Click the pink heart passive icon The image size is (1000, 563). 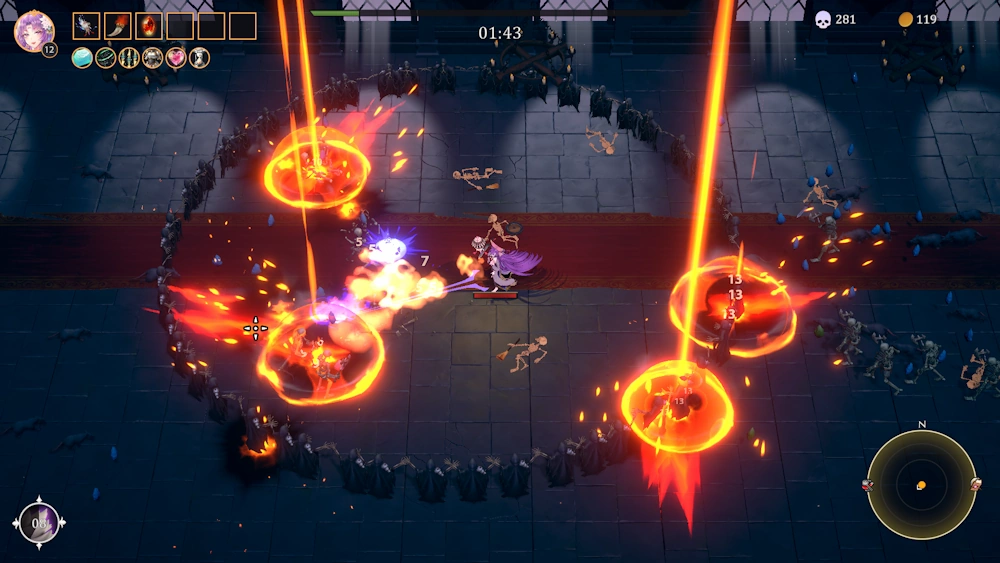(176, 58)
